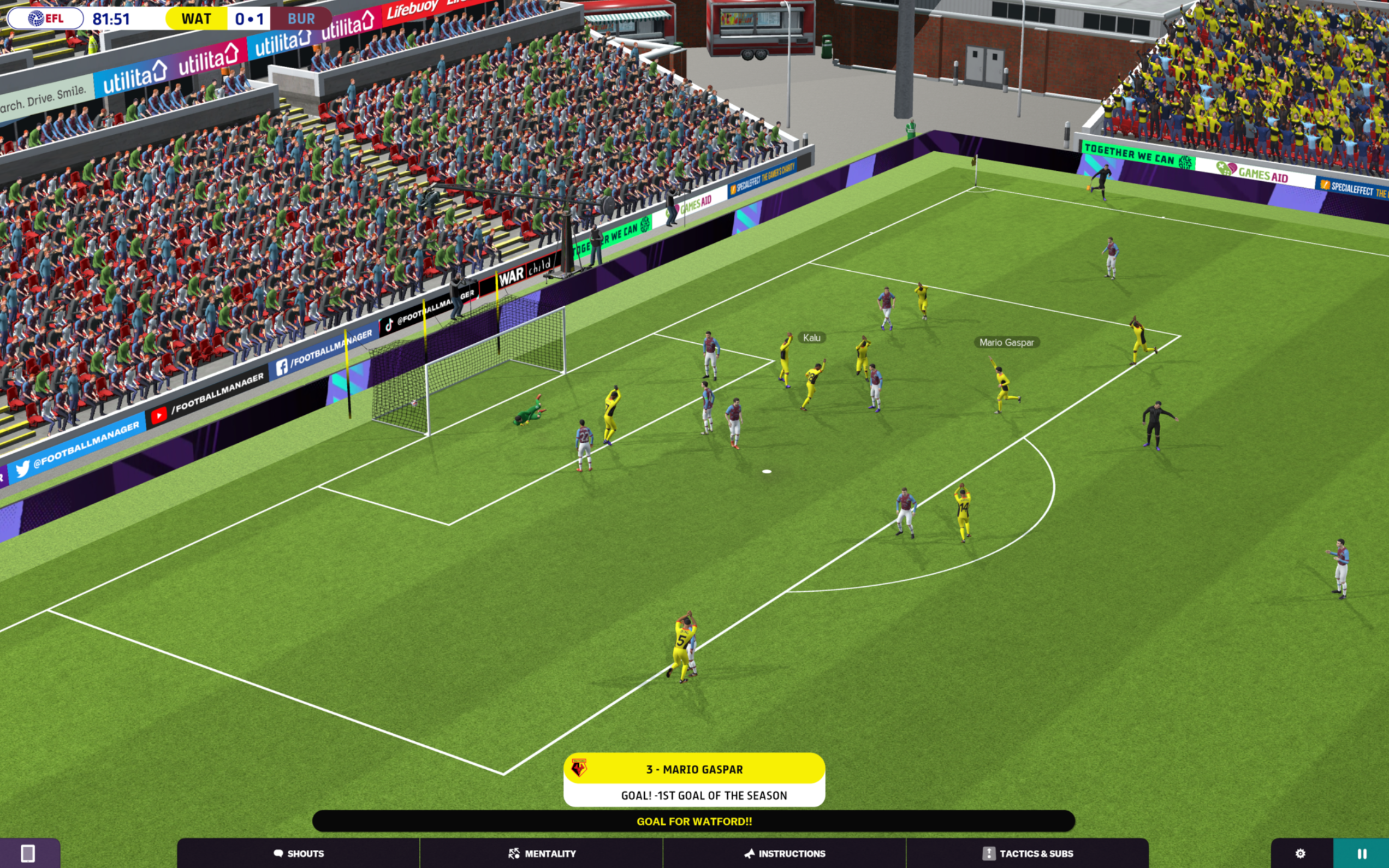This screenshot has height=868, width=1389.
Task: Click the Mario Gaspar goal notification
Action: [x=694, y=779]
